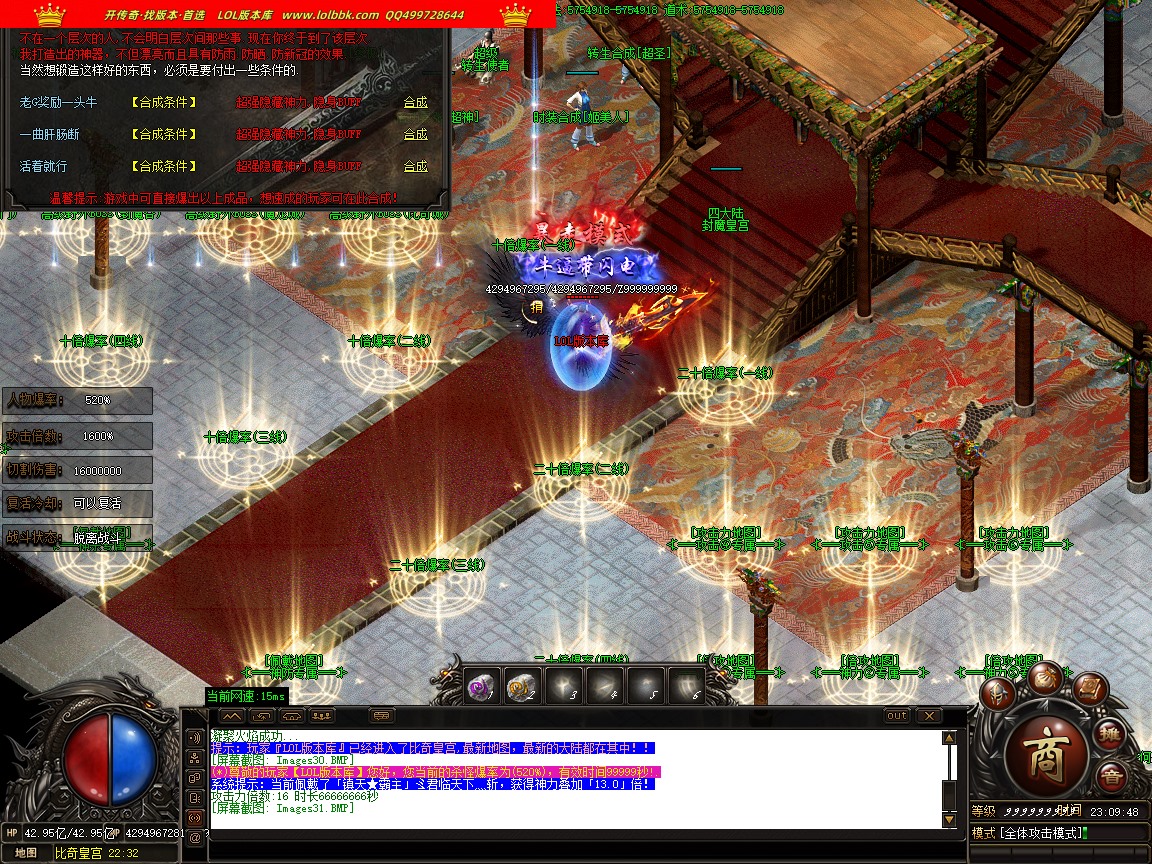Click 合成 link for 老G奖励一头牛
The height and width of the screenshot is (864, 1152).
pos(415,102)
